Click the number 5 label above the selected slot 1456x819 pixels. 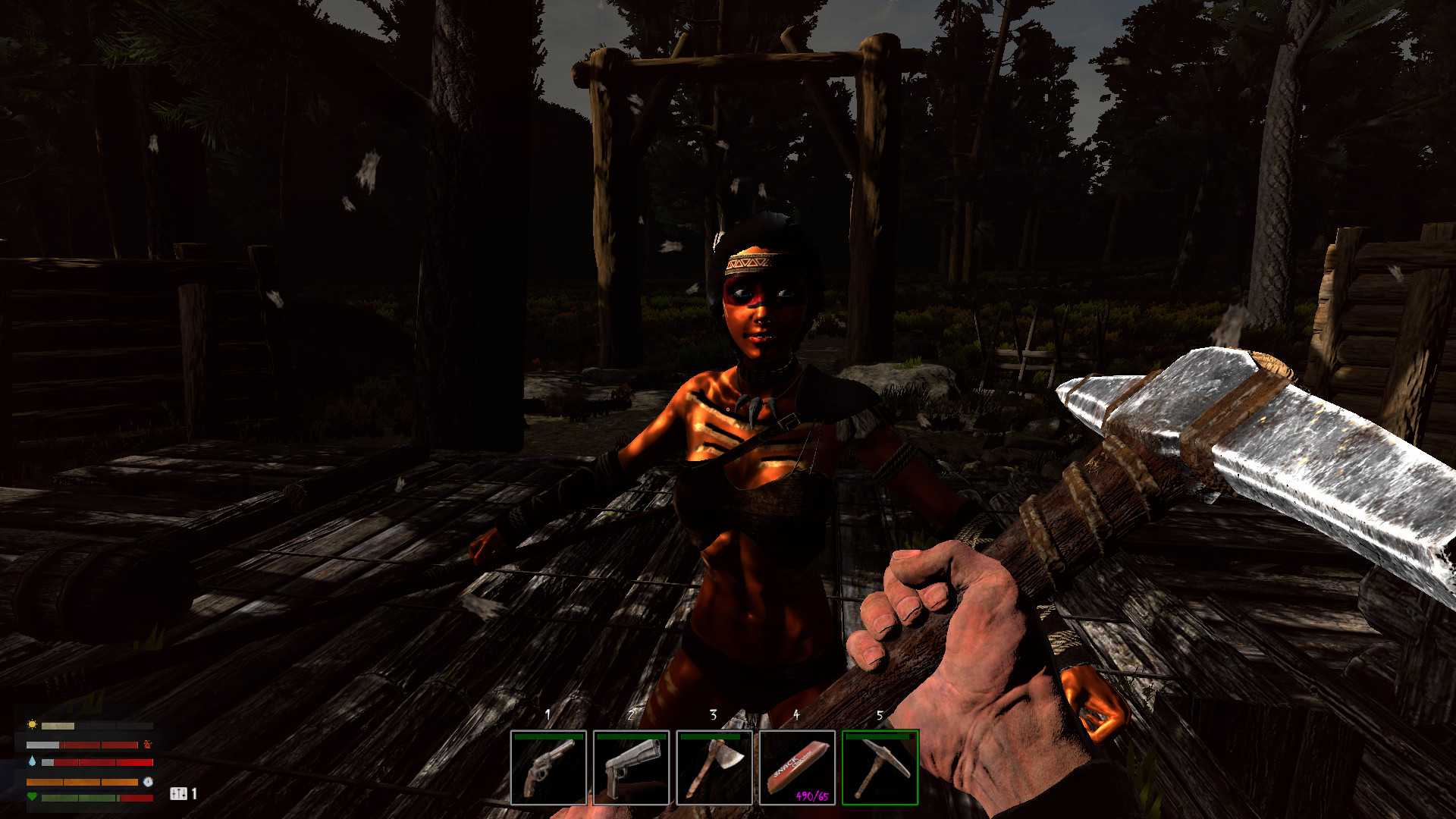[880, 714]
